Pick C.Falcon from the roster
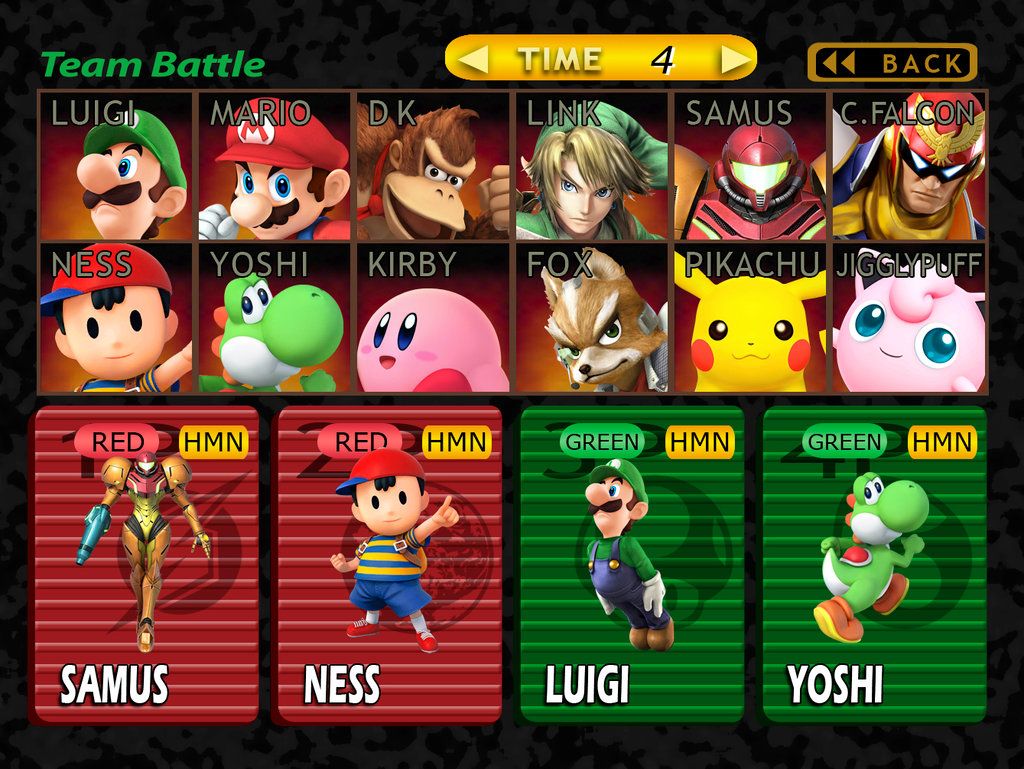1024x769 pixels. [x=909, y=166]
